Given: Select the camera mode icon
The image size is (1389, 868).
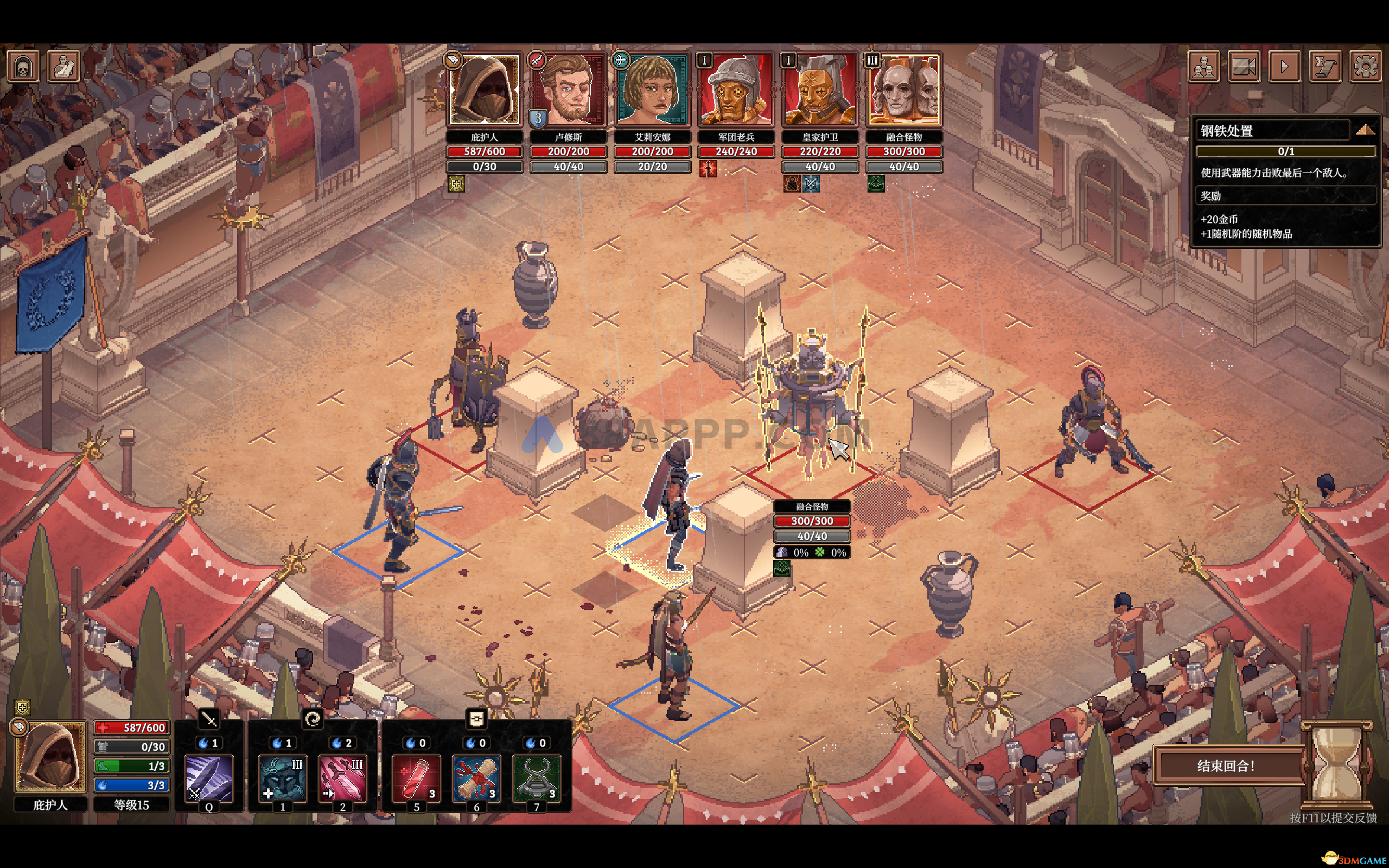Looking at the screenshot, I should pos(1244,66).
